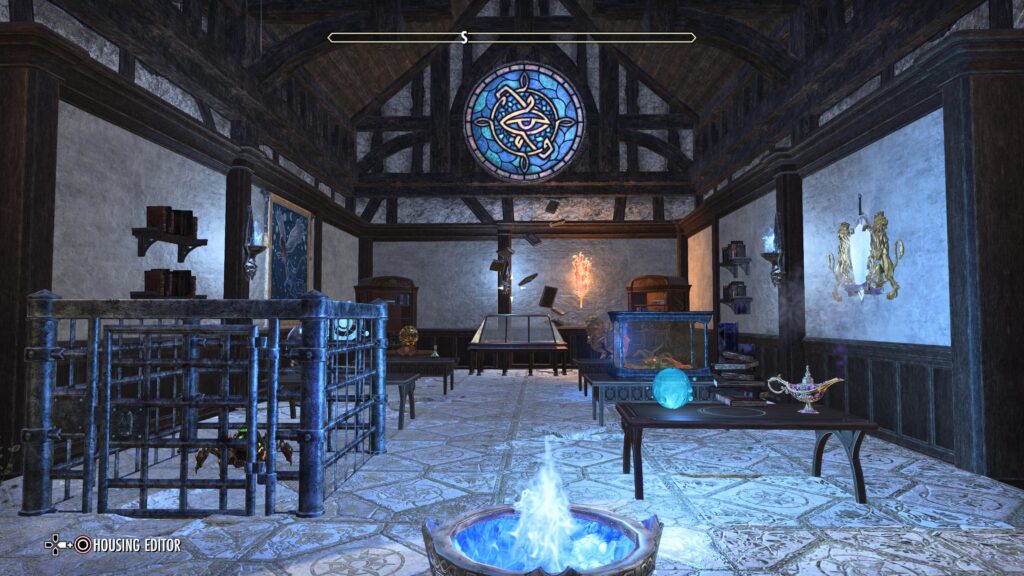Click the compass bar showing south
This screenshot has height=576, width=1024.
[x=511, y=38]
